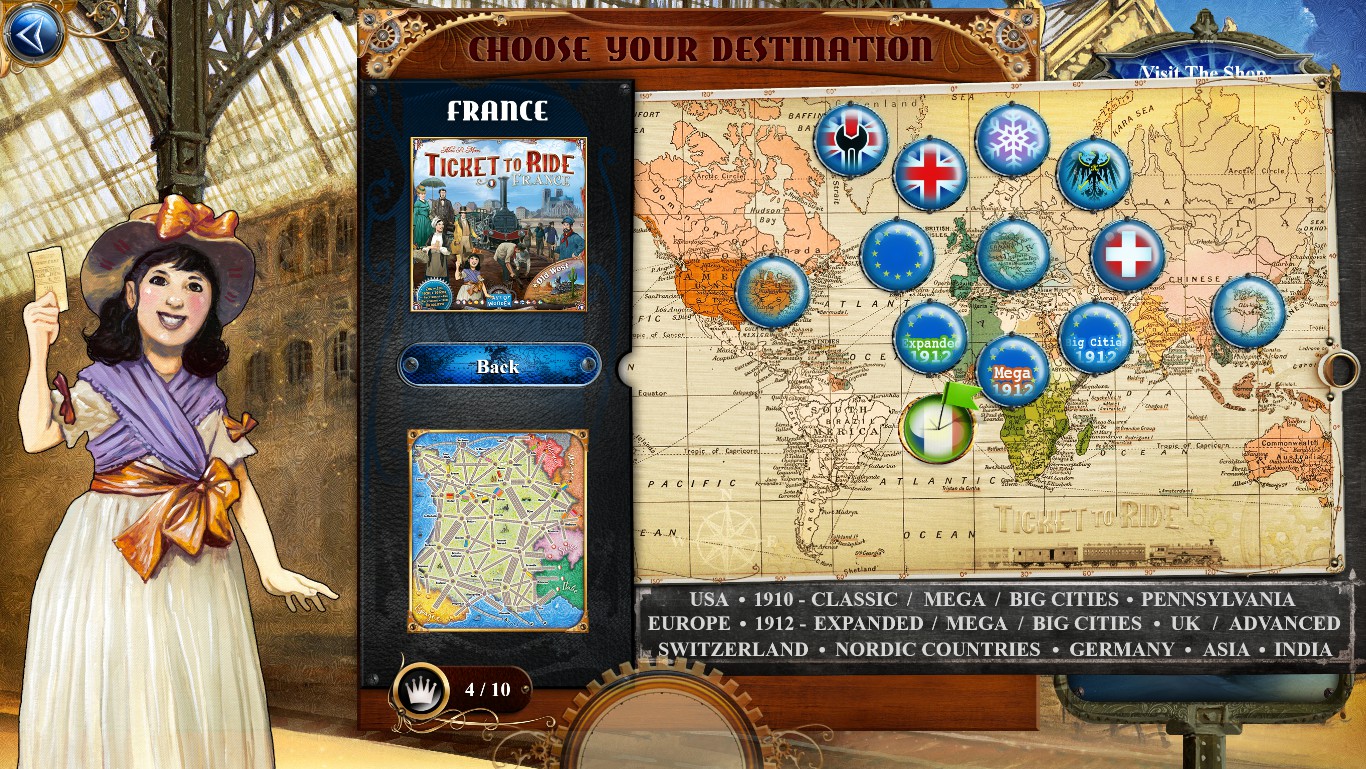Screen dimensions: 1366x769
Task: Choose the black eagle Germany badge
Action: coord(1094,174)
